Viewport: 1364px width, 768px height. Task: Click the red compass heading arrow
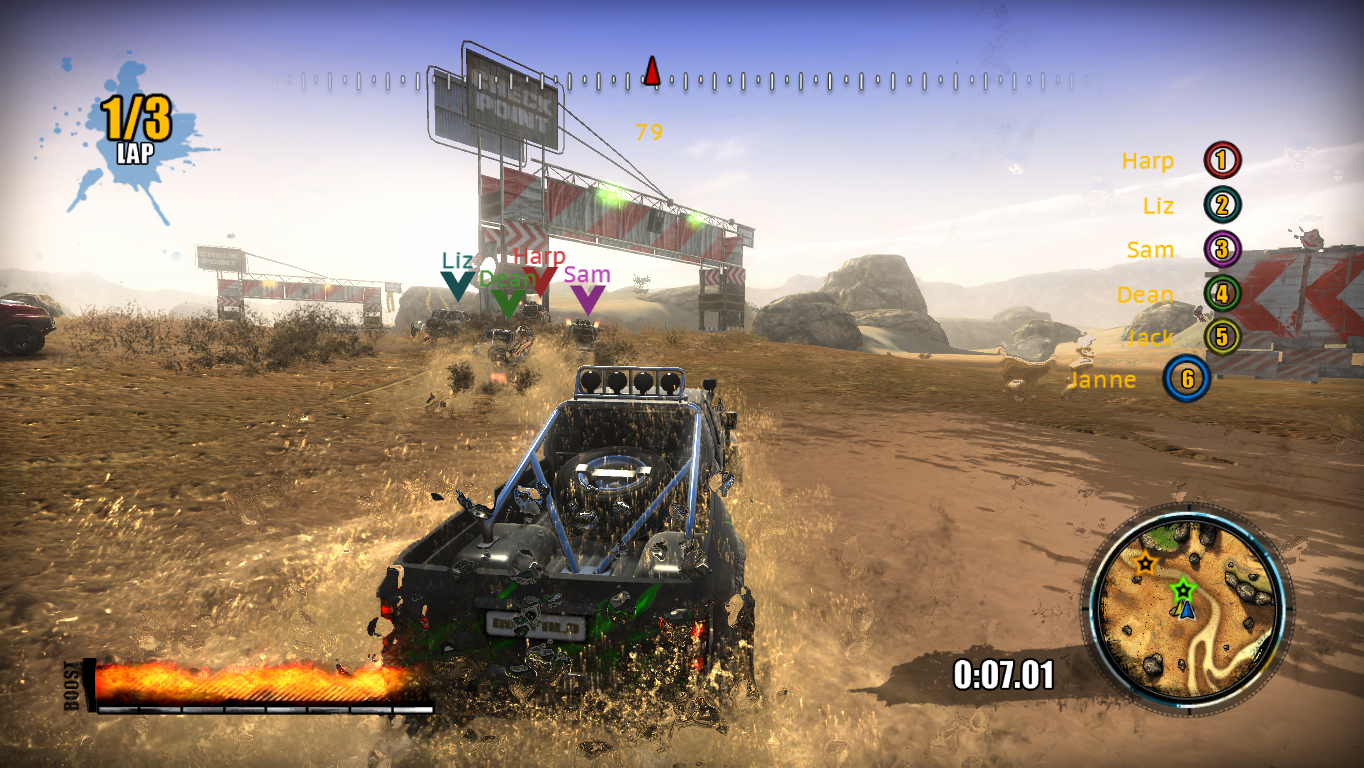[652, 71]
